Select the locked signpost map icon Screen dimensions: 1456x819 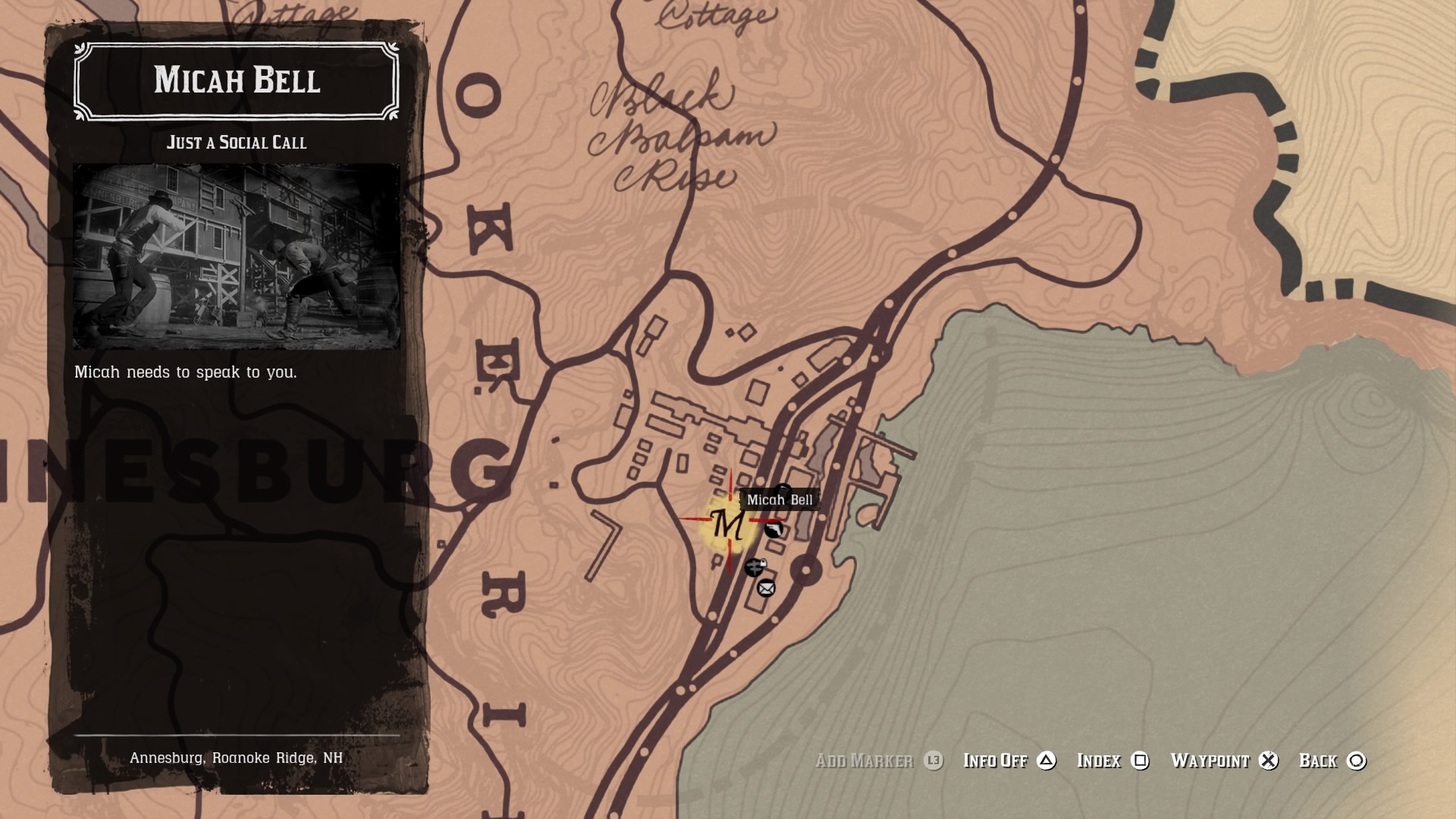755,566
